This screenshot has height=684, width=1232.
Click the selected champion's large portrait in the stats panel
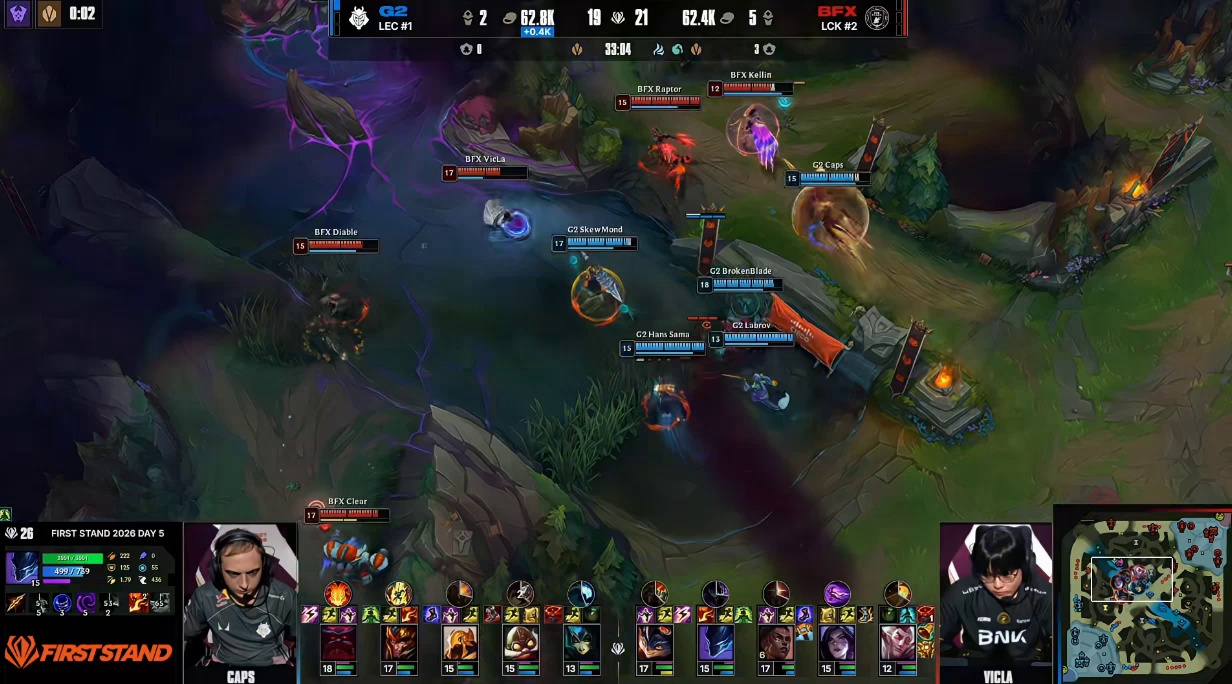click(x=24, y=567)
